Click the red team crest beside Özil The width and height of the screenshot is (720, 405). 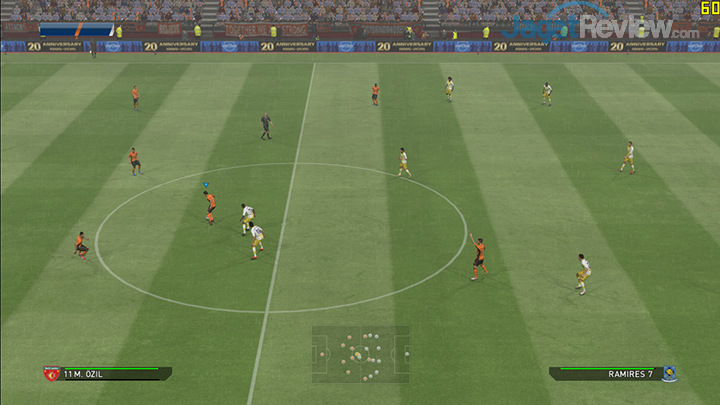click(x=51, y=374)
